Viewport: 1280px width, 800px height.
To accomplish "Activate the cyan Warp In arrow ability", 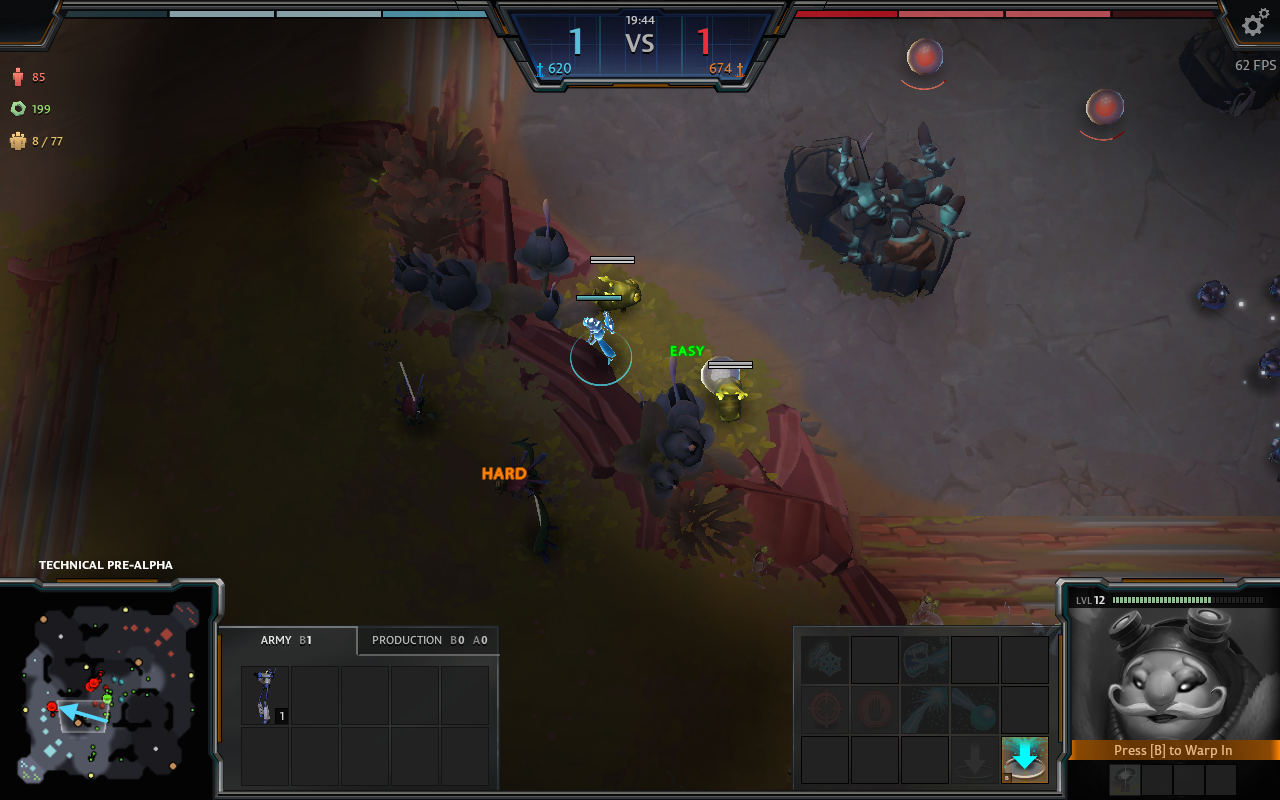I will coord(1025,759).
